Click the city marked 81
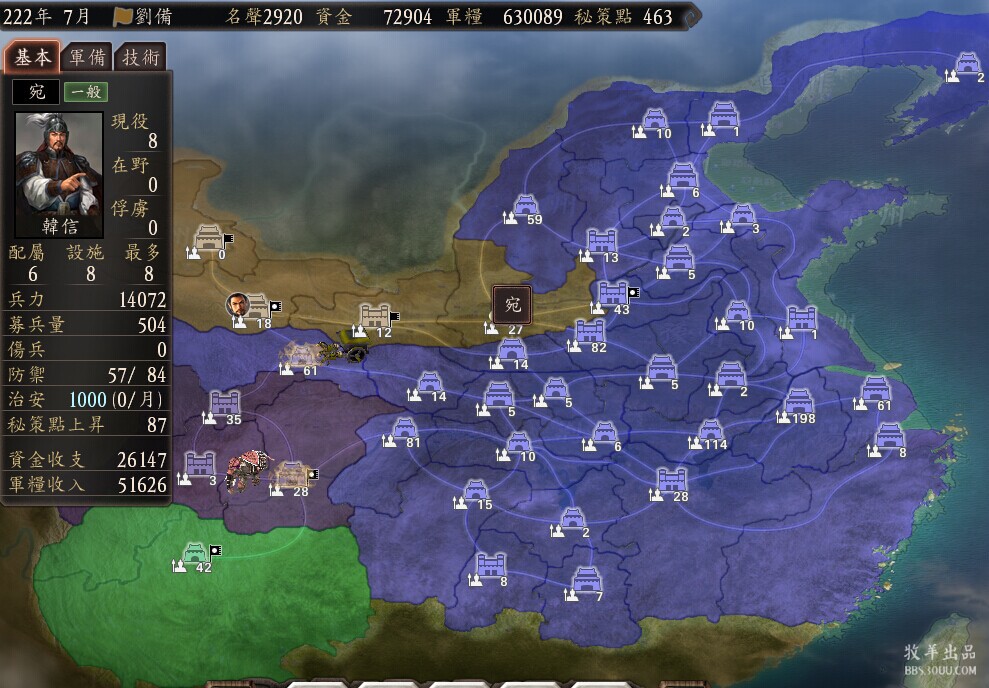 404,430
